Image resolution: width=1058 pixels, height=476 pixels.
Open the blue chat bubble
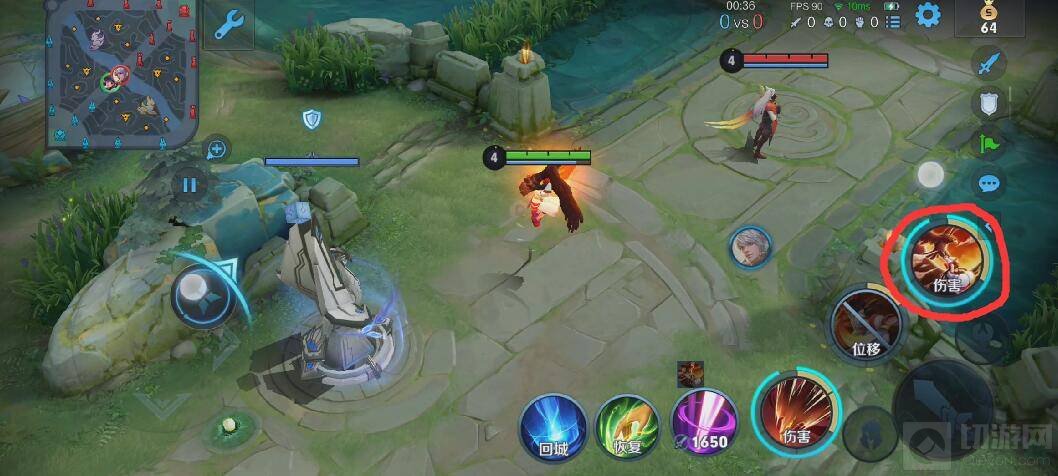pos(989,184)
